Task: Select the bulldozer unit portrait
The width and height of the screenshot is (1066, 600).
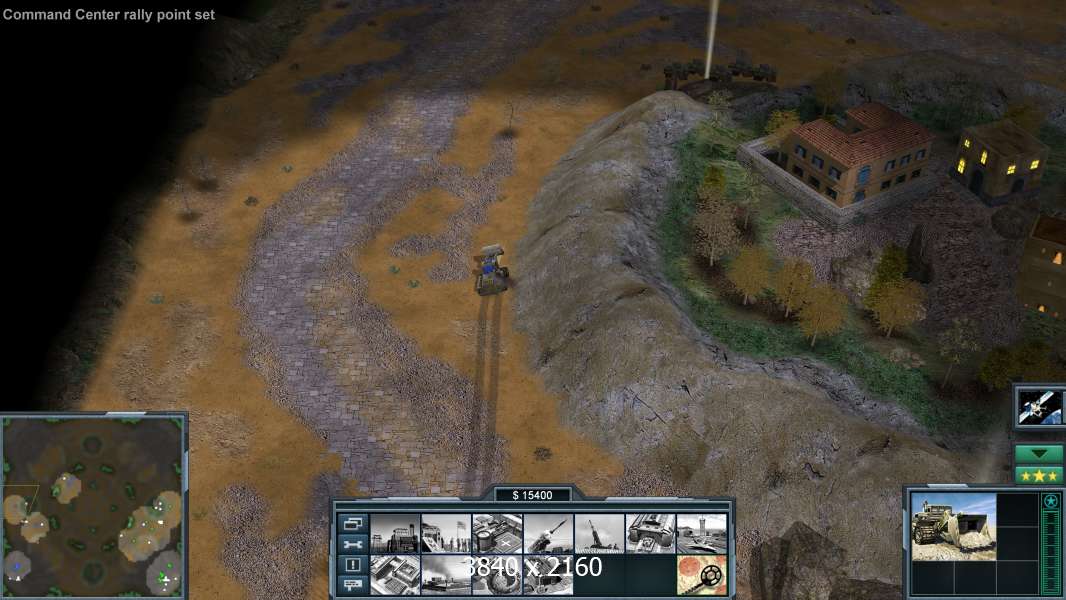Action: tap(953, 526)
